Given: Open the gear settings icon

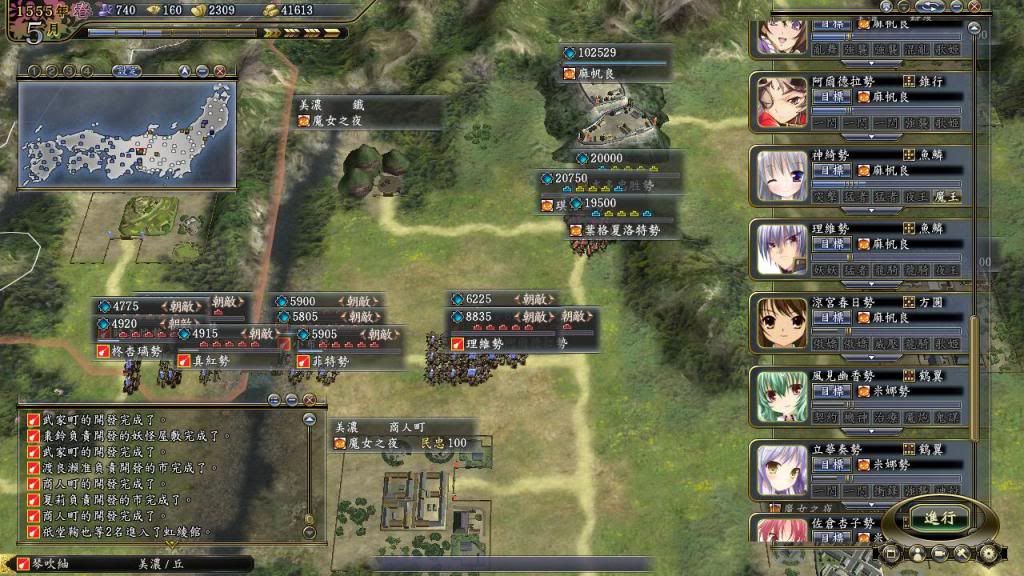Looking at the screenshot, I should pyautogui.click(x=990, y=552).
